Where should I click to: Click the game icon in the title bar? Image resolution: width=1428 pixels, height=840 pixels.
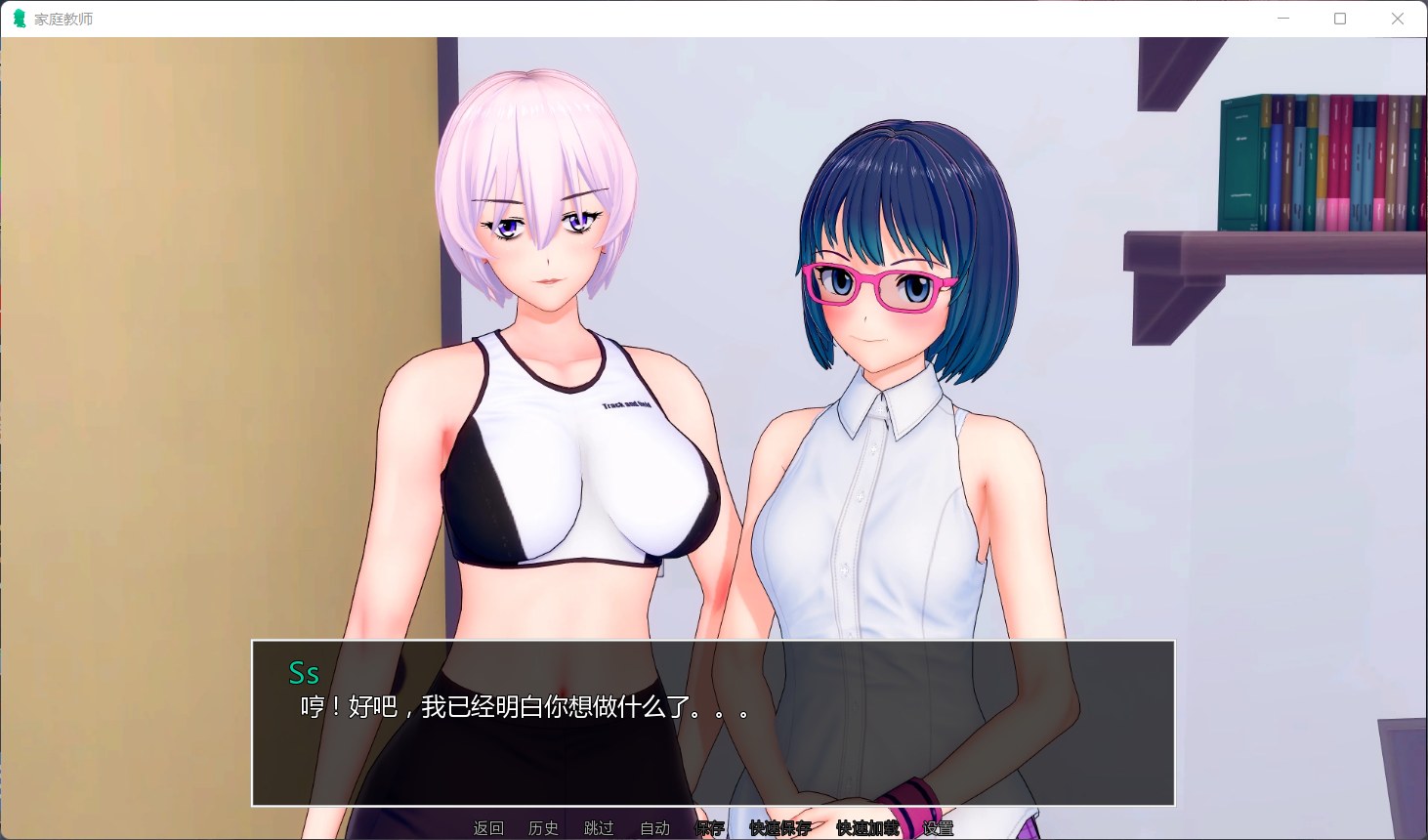click(x=18, y=18)
